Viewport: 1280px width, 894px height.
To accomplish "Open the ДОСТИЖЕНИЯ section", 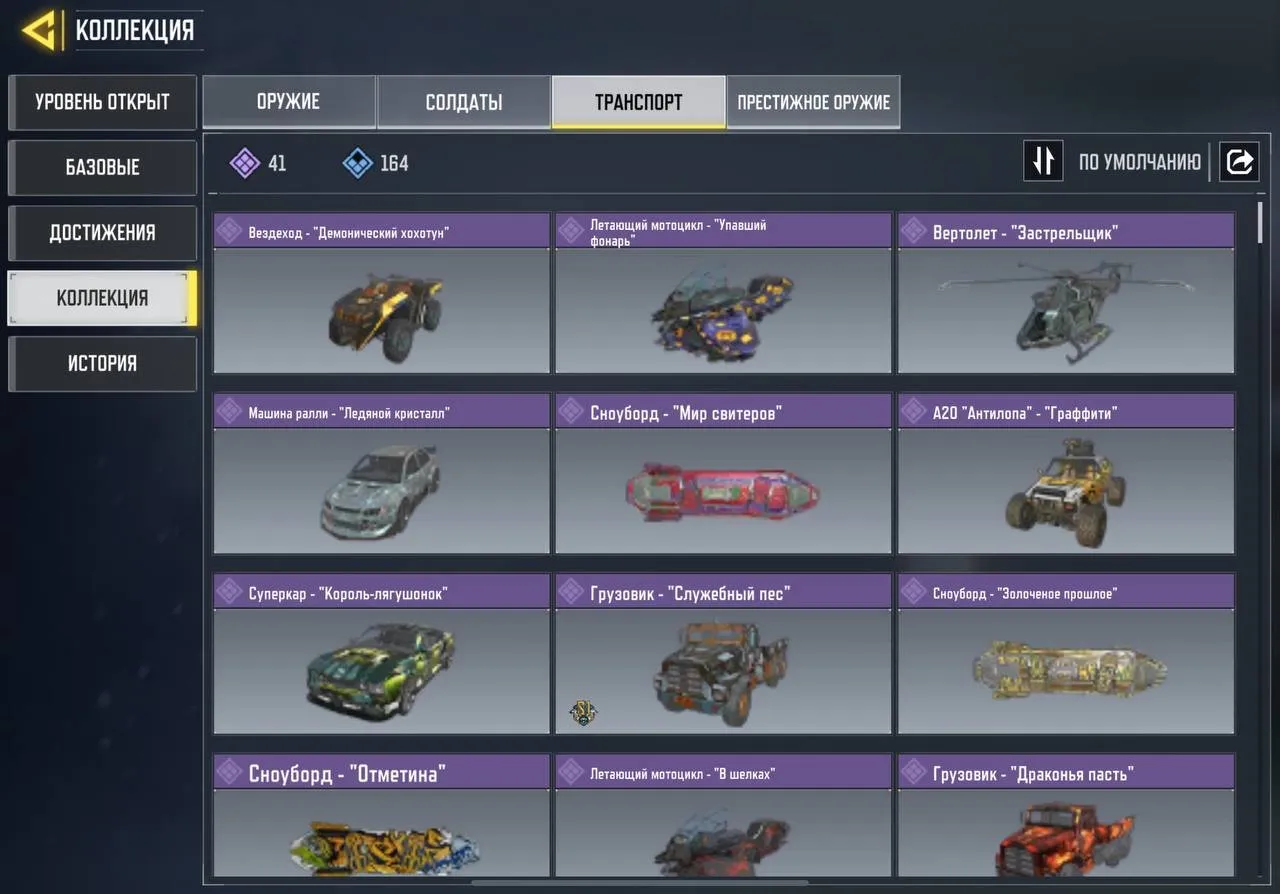I will (102, 233).
